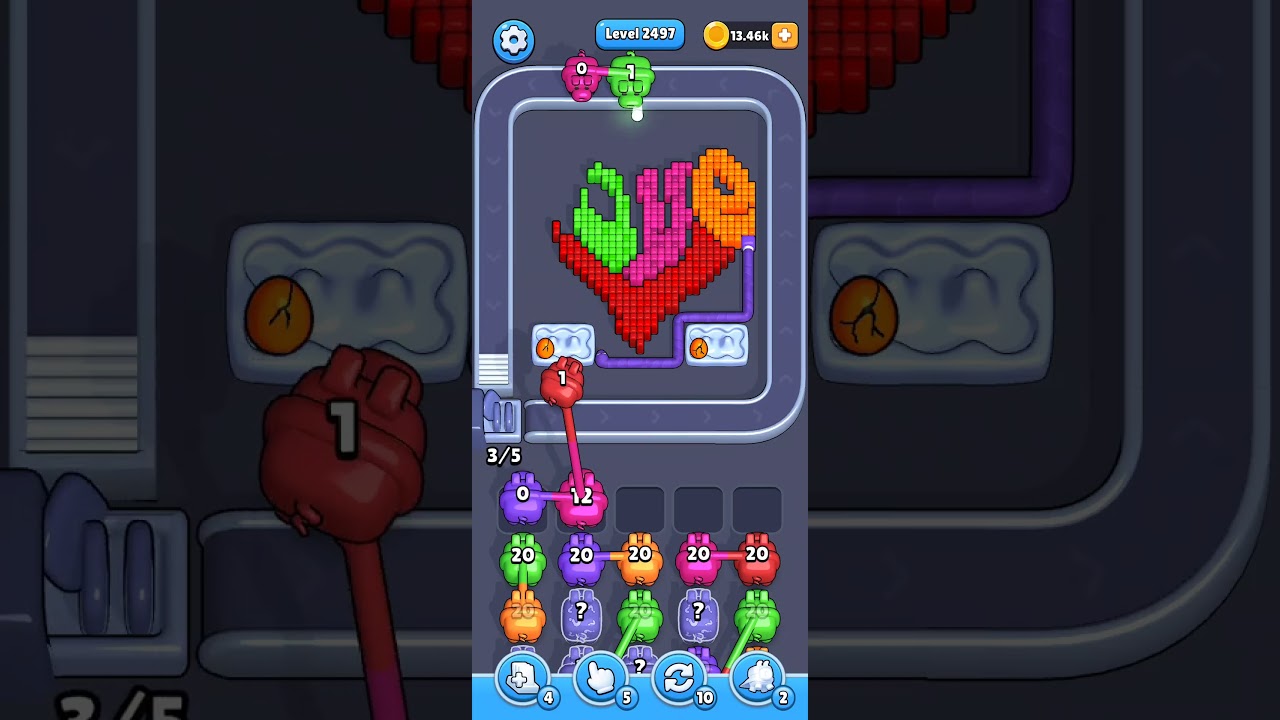1280x720 pixels.
Task: Use the shuffle booster with 10 charges
Action: point(680,678)
